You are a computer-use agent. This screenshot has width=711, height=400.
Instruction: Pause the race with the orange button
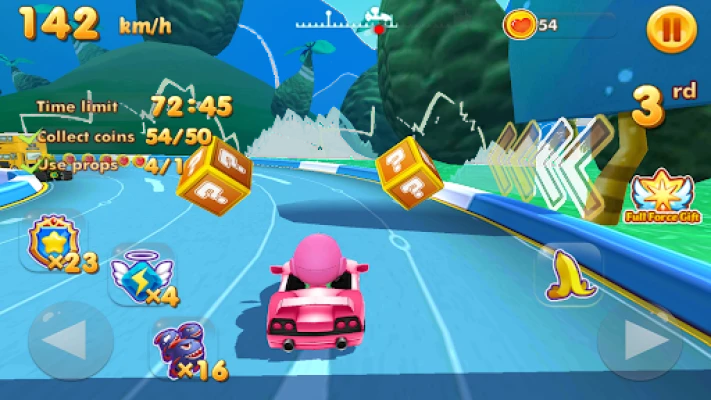pos(671,30)
